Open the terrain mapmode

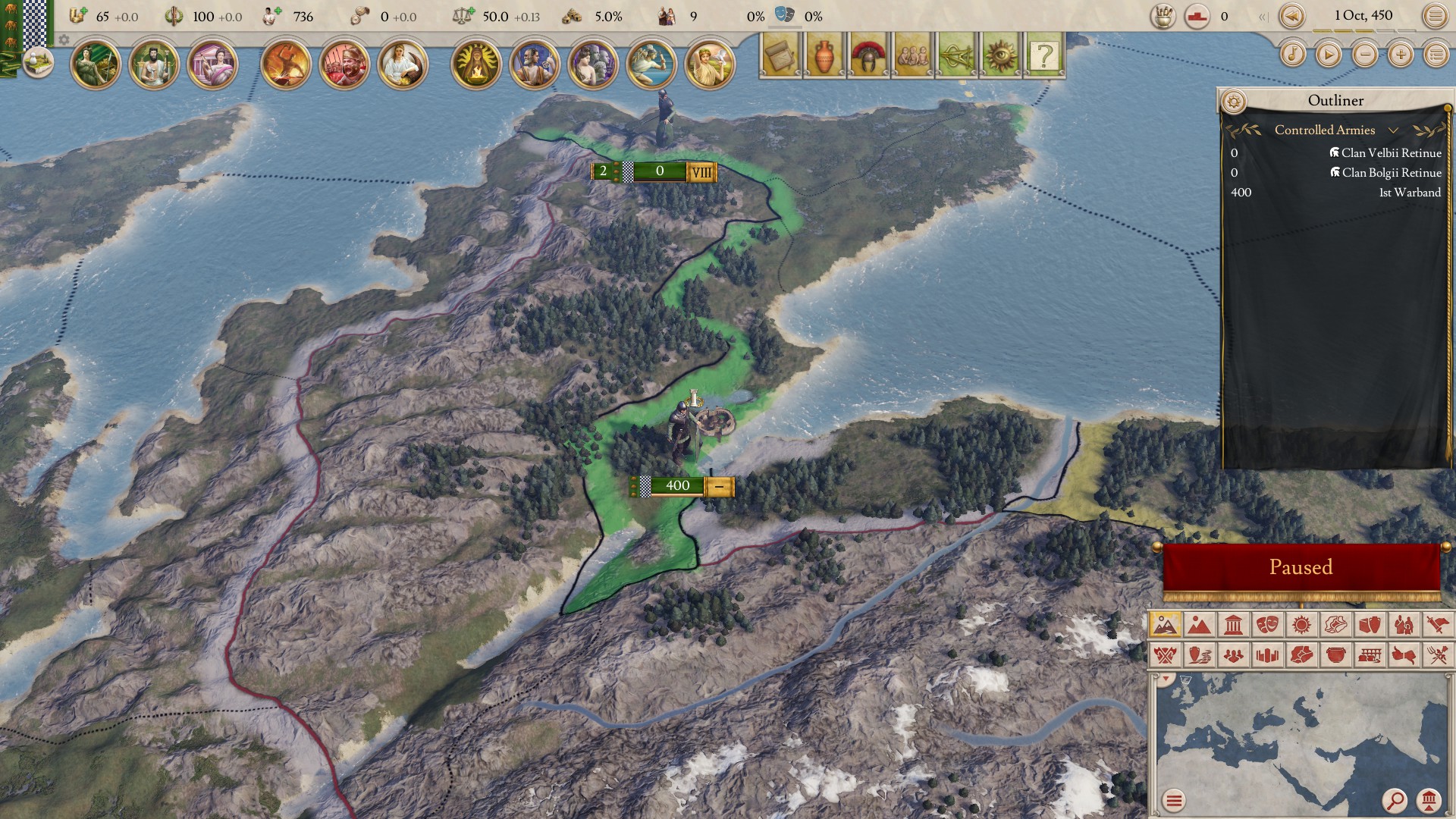pos(1198,626)
